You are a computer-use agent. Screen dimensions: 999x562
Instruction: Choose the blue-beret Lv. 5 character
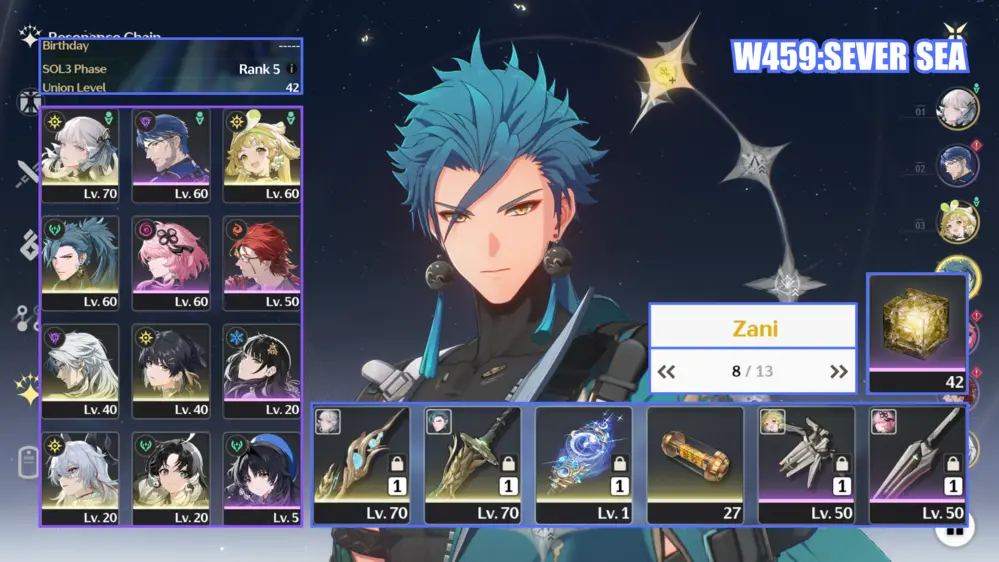262,478
